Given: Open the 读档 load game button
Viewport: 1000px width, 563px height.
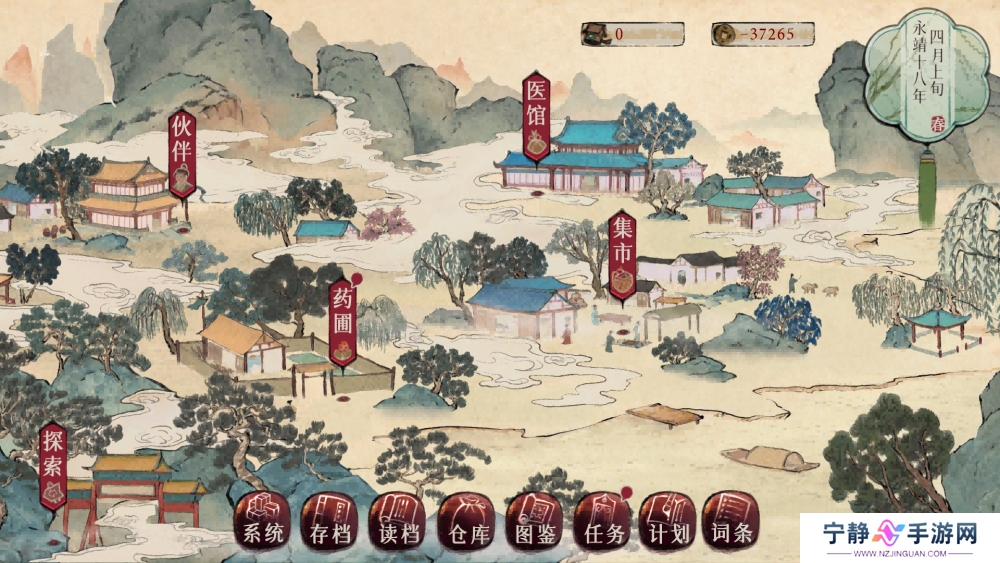Looking at the screenshot, I should tap(397, 521).
